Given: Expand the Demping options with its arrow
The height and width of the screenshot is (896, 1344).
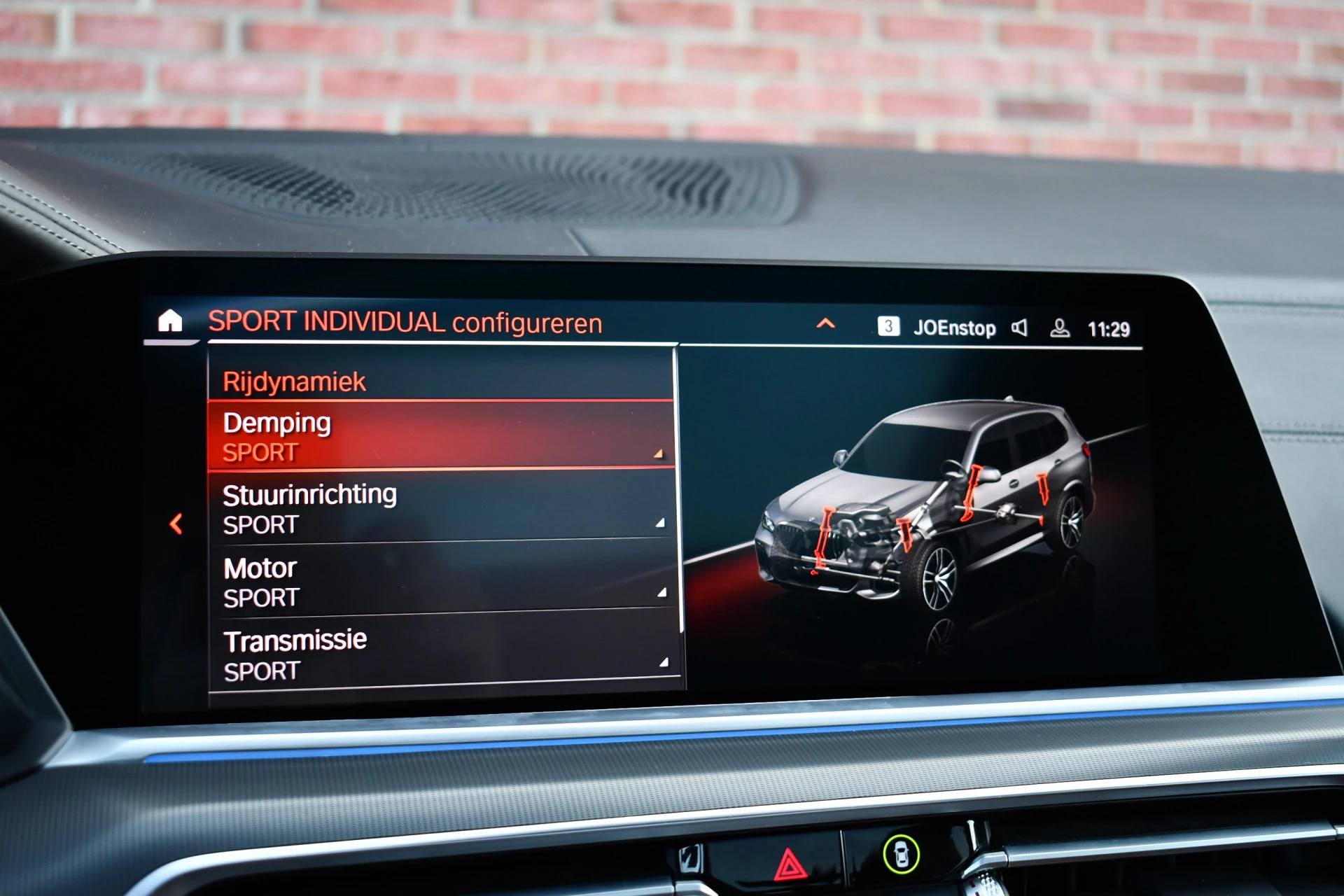Looking at the screenshot, I should (659, 454).
